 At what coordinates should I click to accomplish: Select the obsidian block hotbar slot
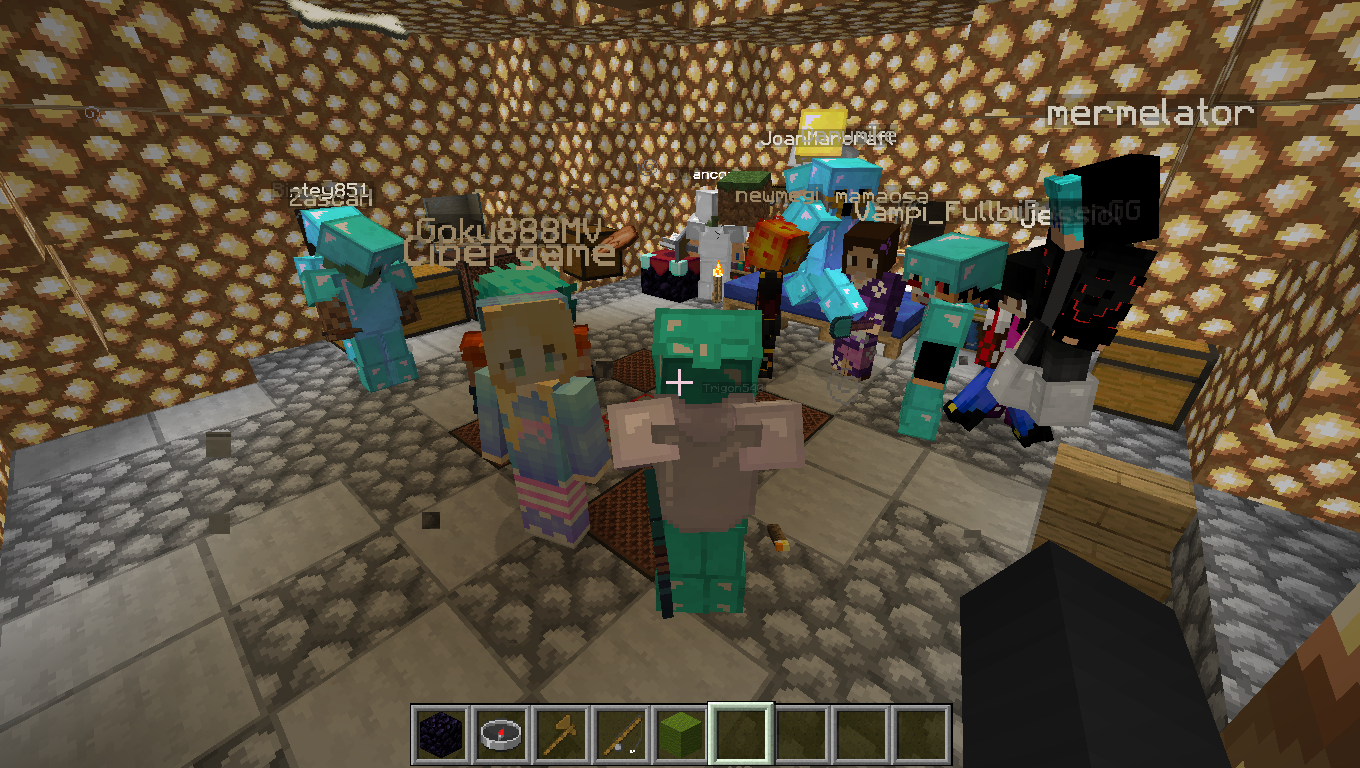(x=441, y=735)
